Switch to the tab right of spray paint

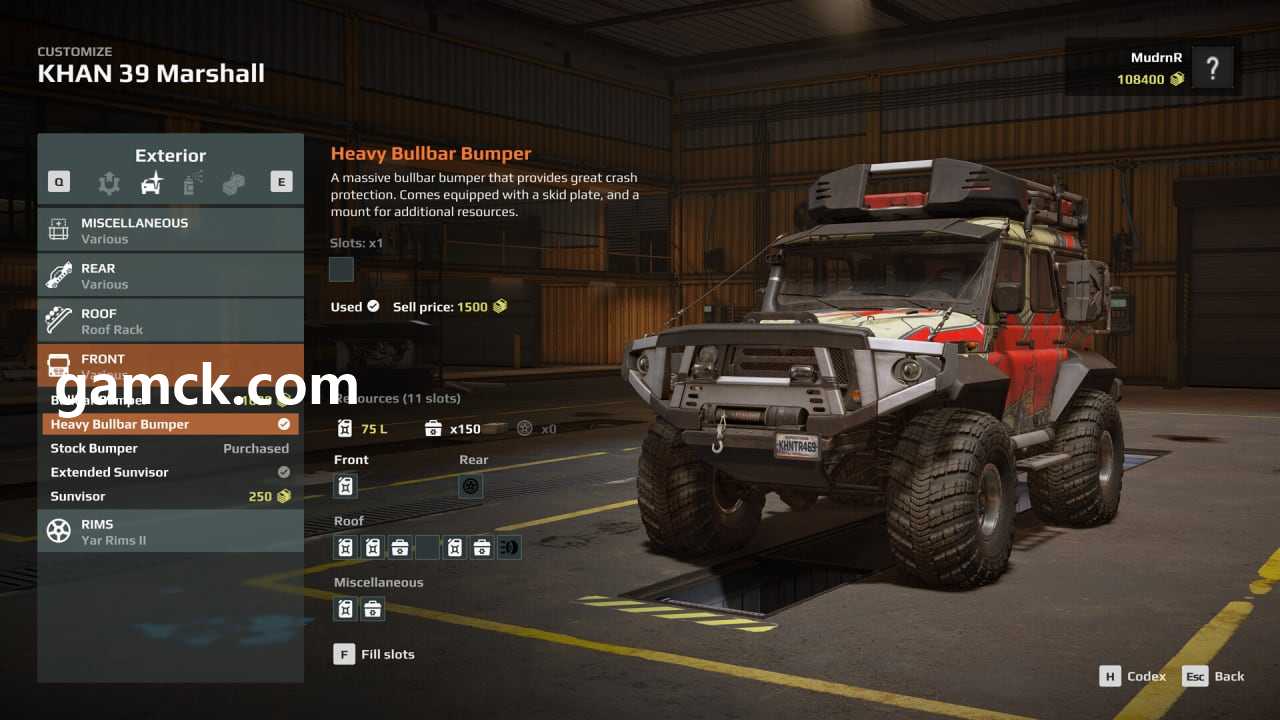point(233,183)
